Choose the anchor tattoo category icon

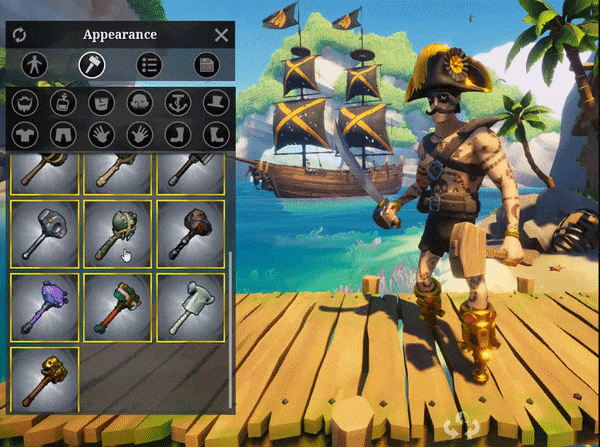[176, 103]
